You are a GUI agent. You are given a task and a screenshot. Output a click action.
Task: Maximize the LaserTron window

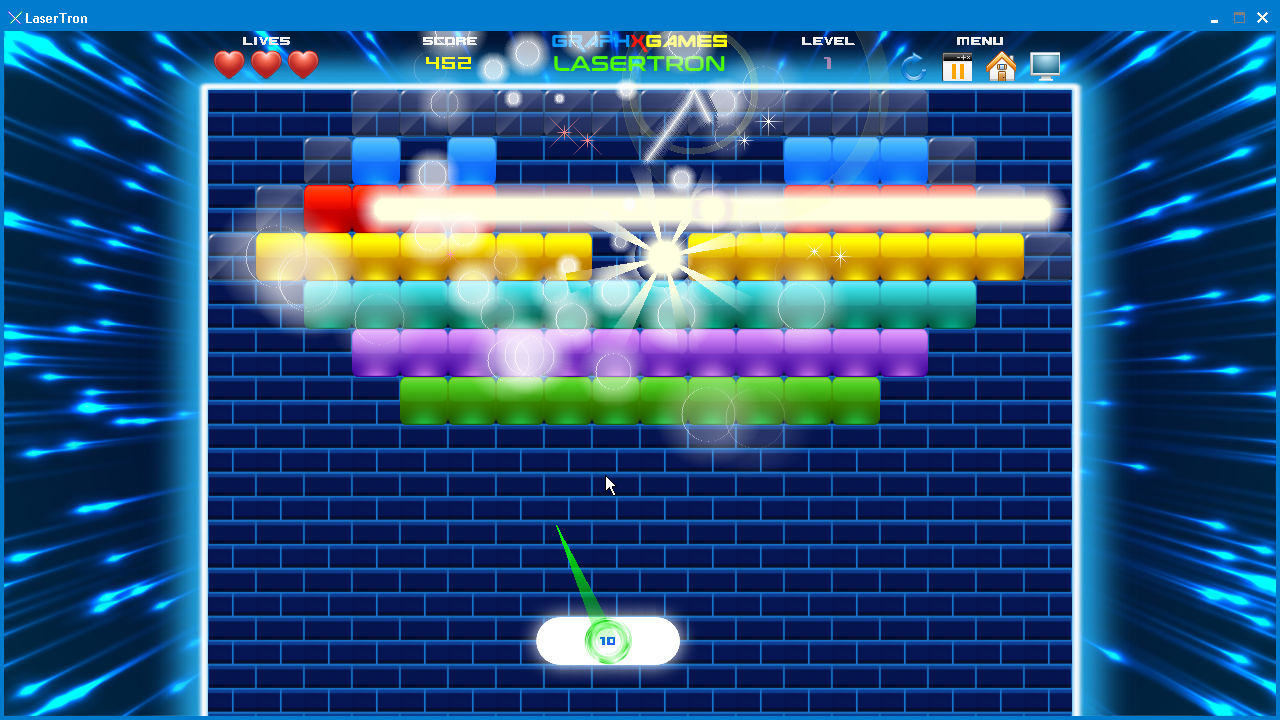click(x=1239, y=18)
